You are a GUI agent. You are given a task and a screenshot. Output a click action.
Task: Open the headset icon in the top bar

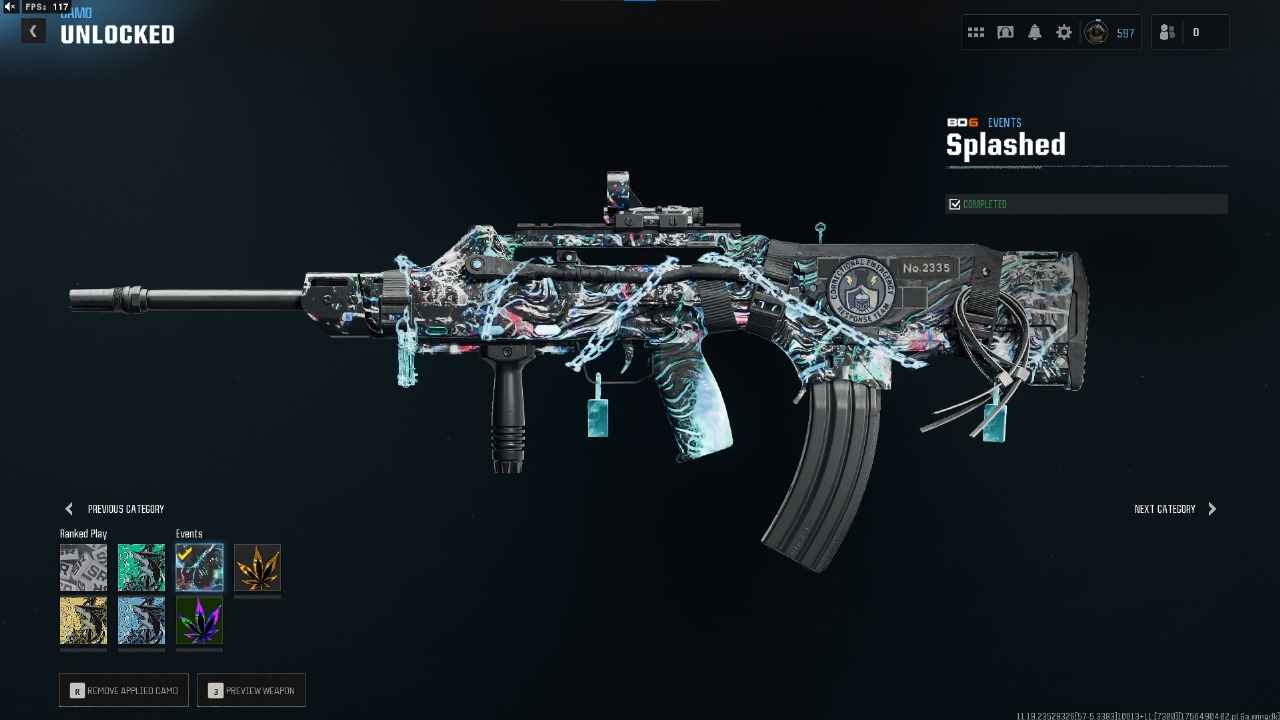coord(1005,33)
